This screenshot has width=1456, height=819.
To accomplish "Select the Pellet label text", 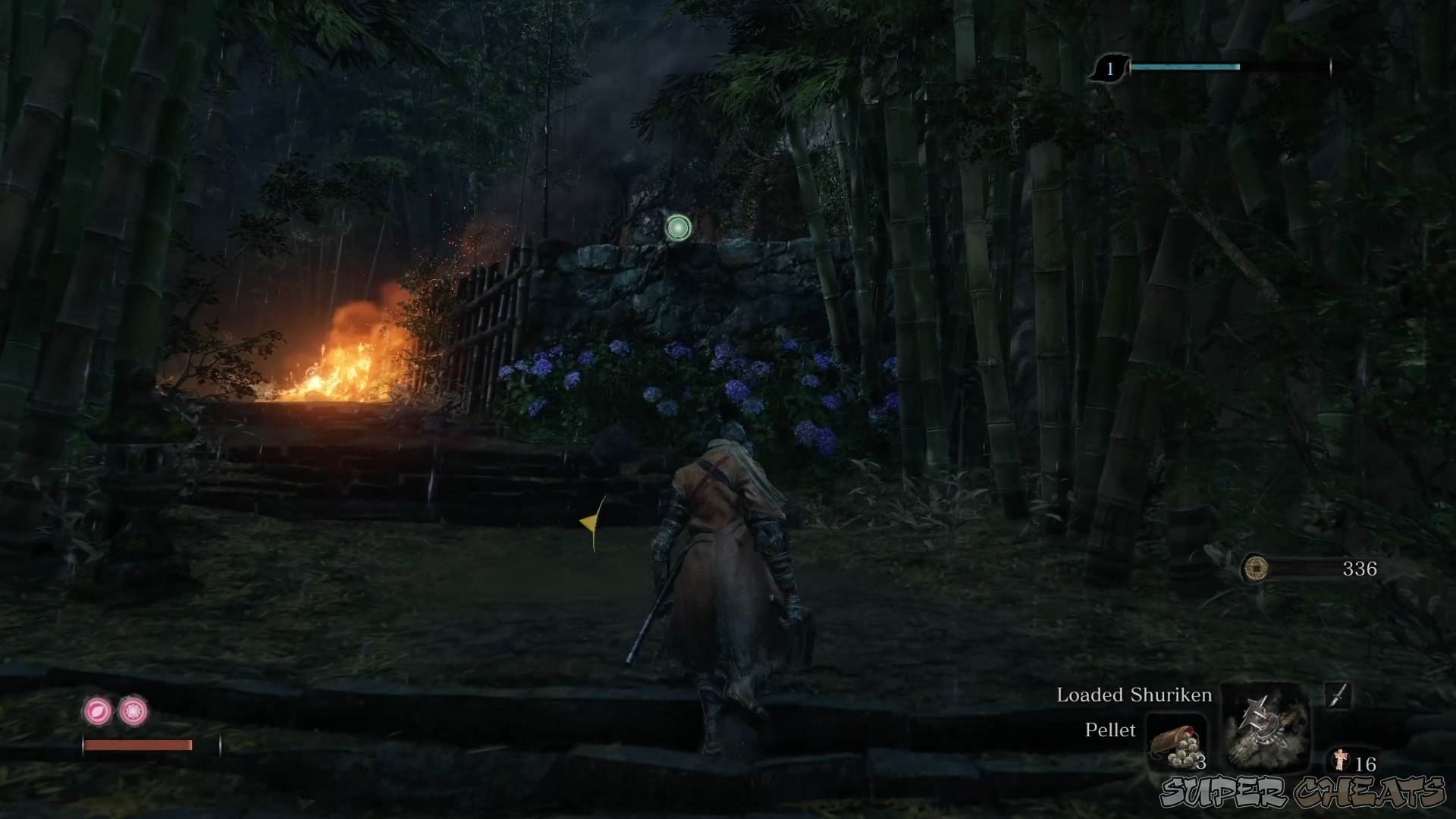I will pyautogui.click(x=1110, y=730).
